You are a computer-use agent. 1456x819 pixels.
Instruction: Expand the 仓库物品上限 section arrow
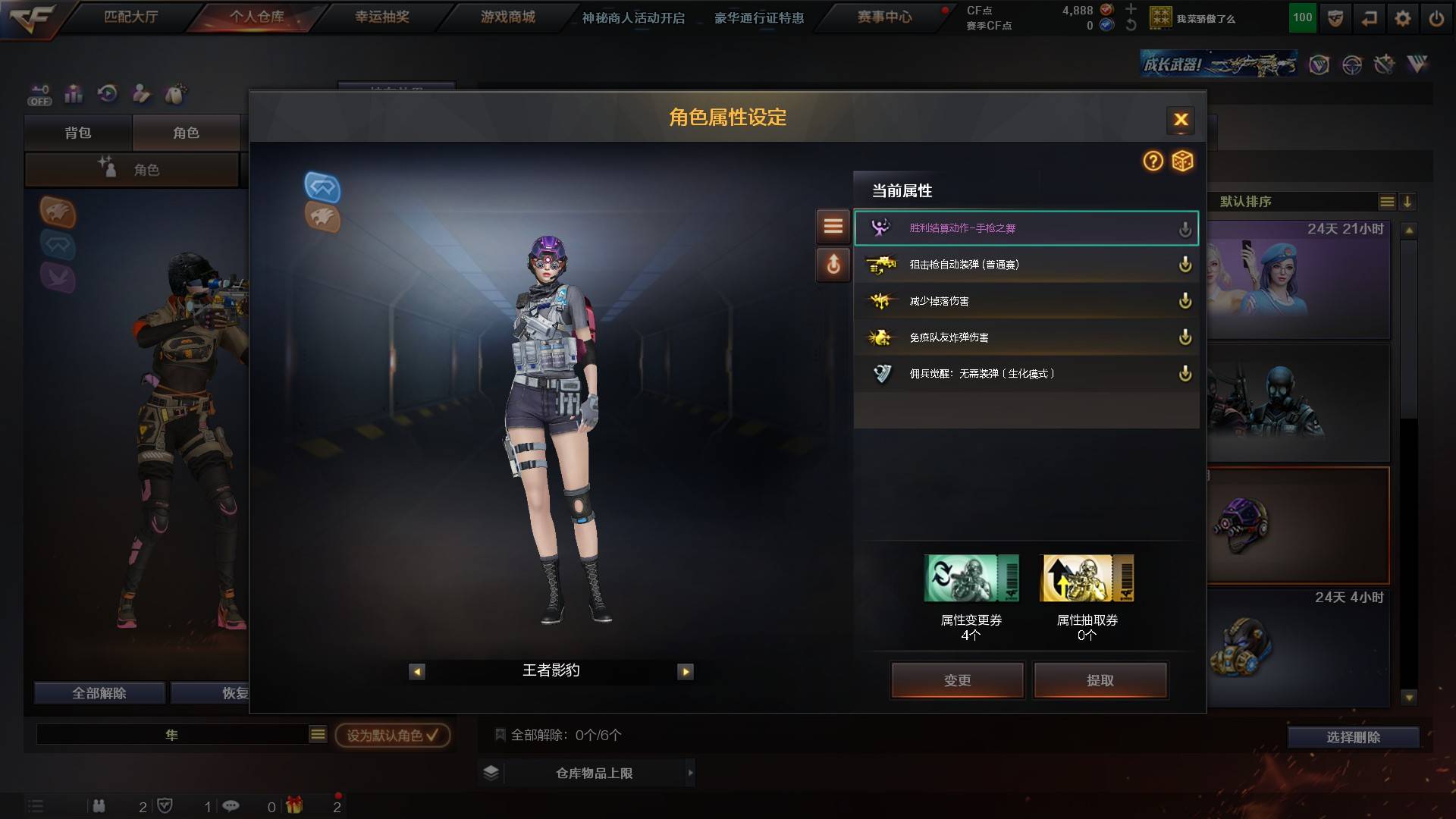pos(689,772)
